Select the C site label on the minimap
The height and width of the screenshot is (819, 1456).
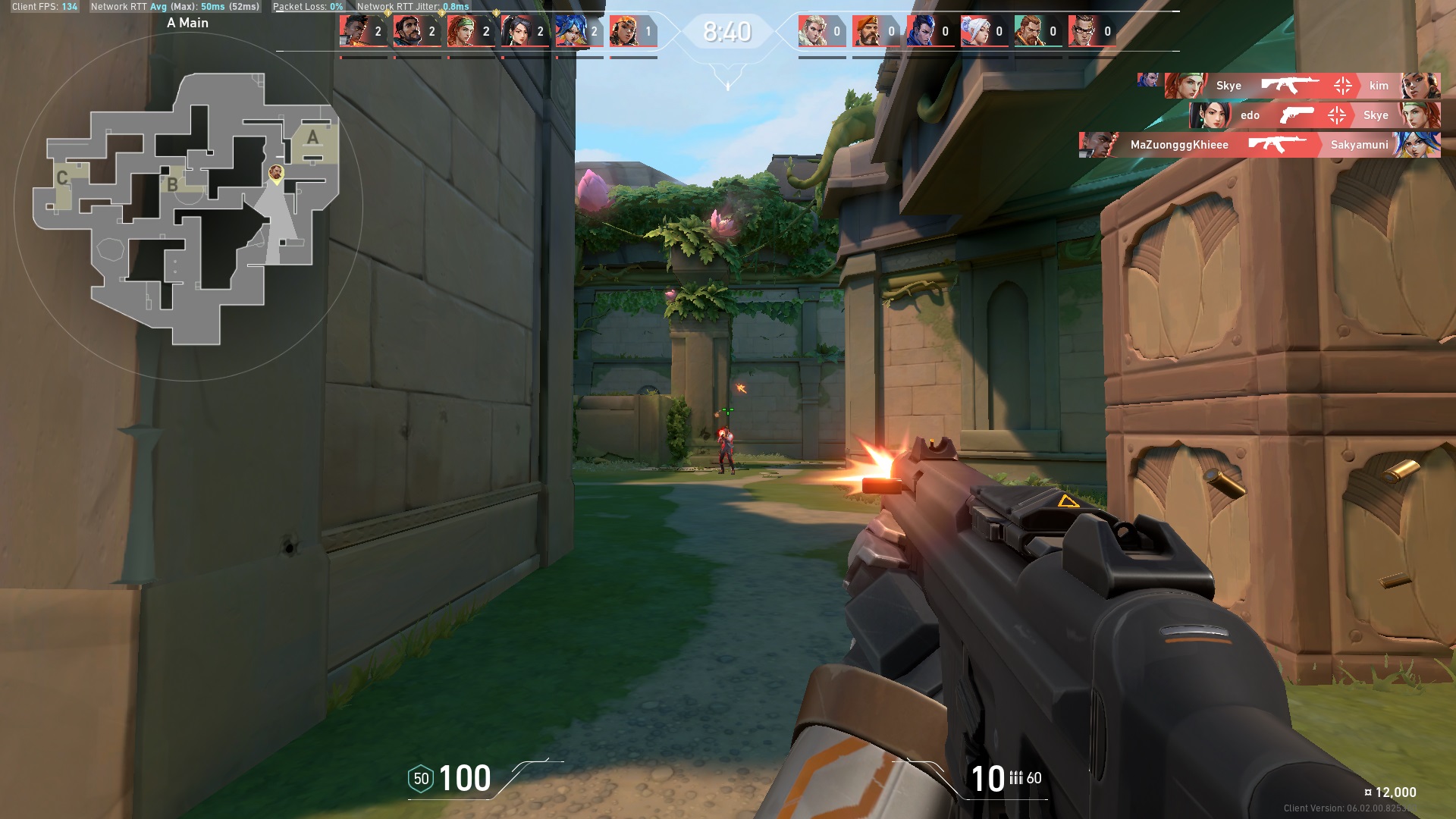pos(62,178)
